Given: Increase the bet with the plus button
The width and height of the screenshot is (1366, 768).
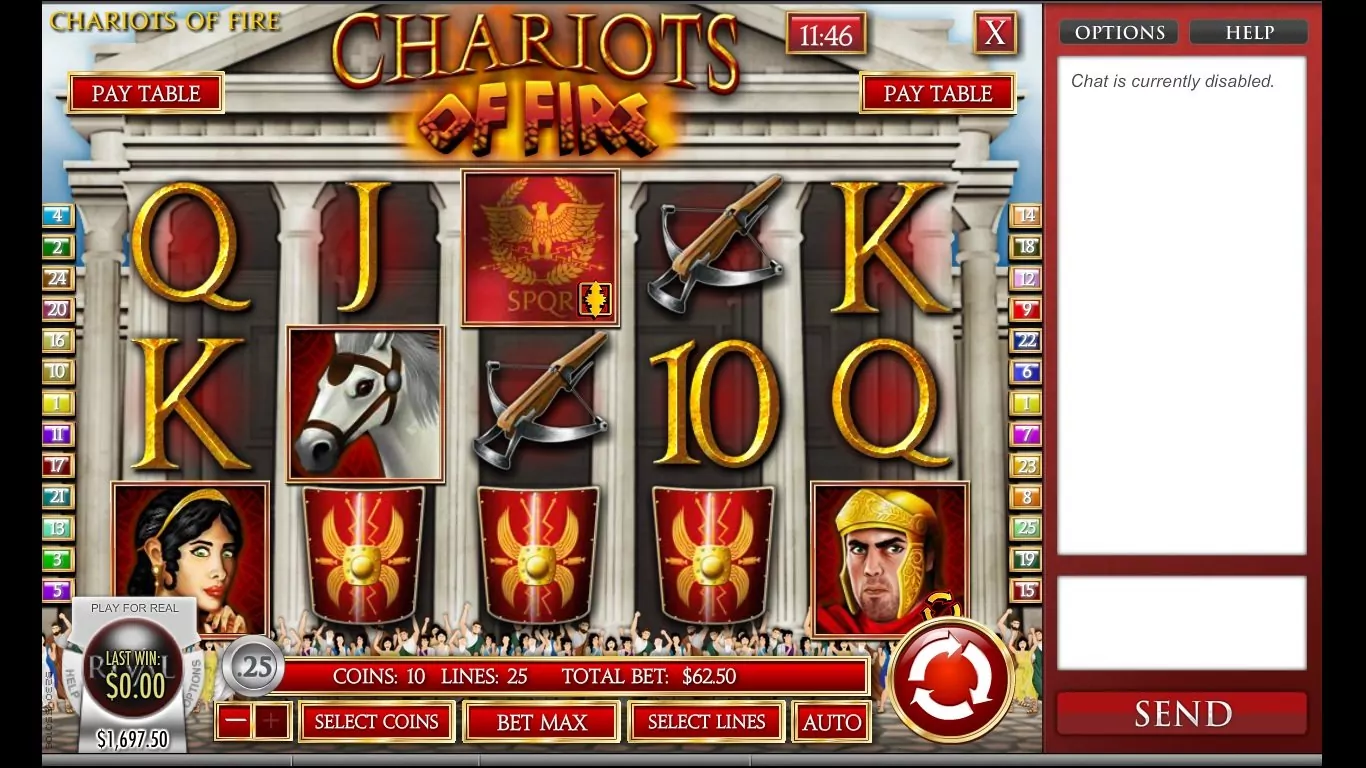Looking at the screenshot, I should click(x=271, y=721).
